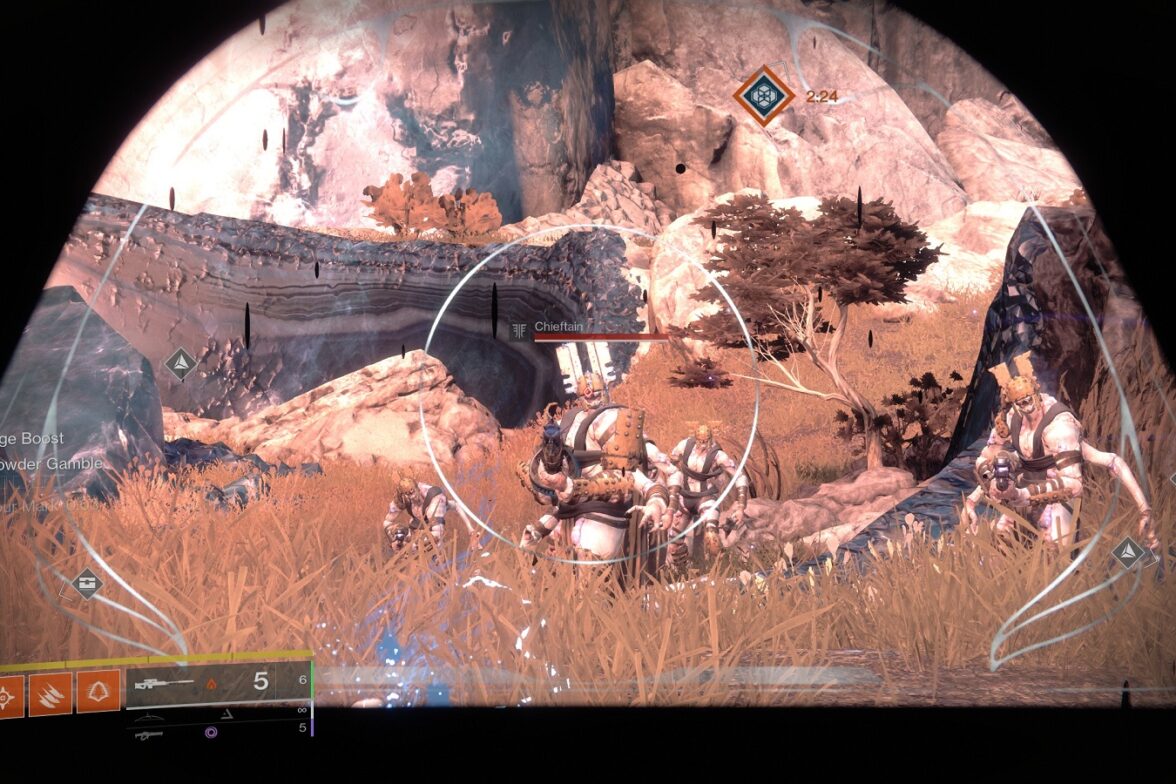
Task: Click the orange diamond objective marker
Action: pyautogui.click(x=764, y=96)
